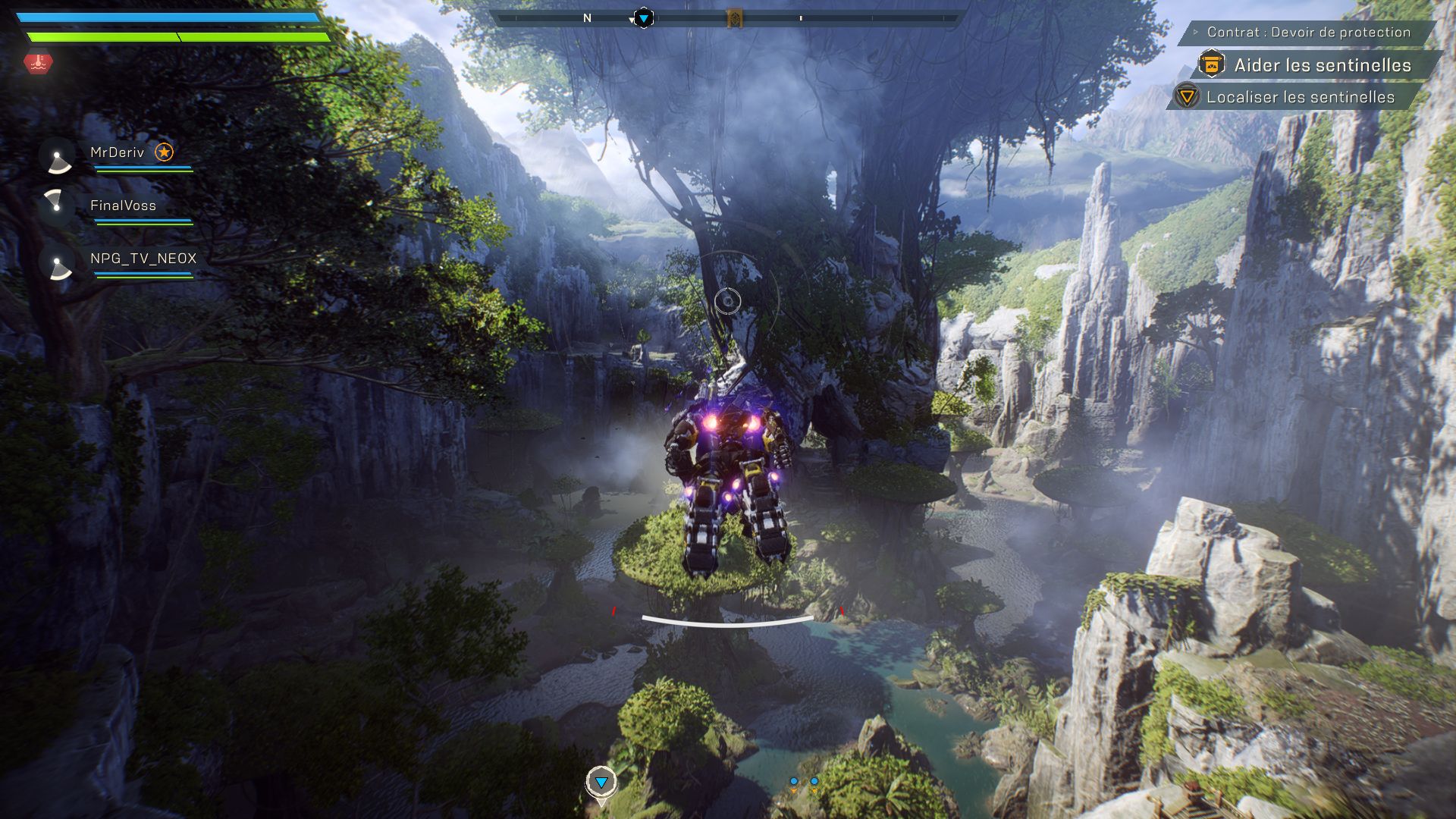Screen dimensions: 1456x819
Task: Select squad member NPG_TV_NEOX
Action: tap(143, 259)
